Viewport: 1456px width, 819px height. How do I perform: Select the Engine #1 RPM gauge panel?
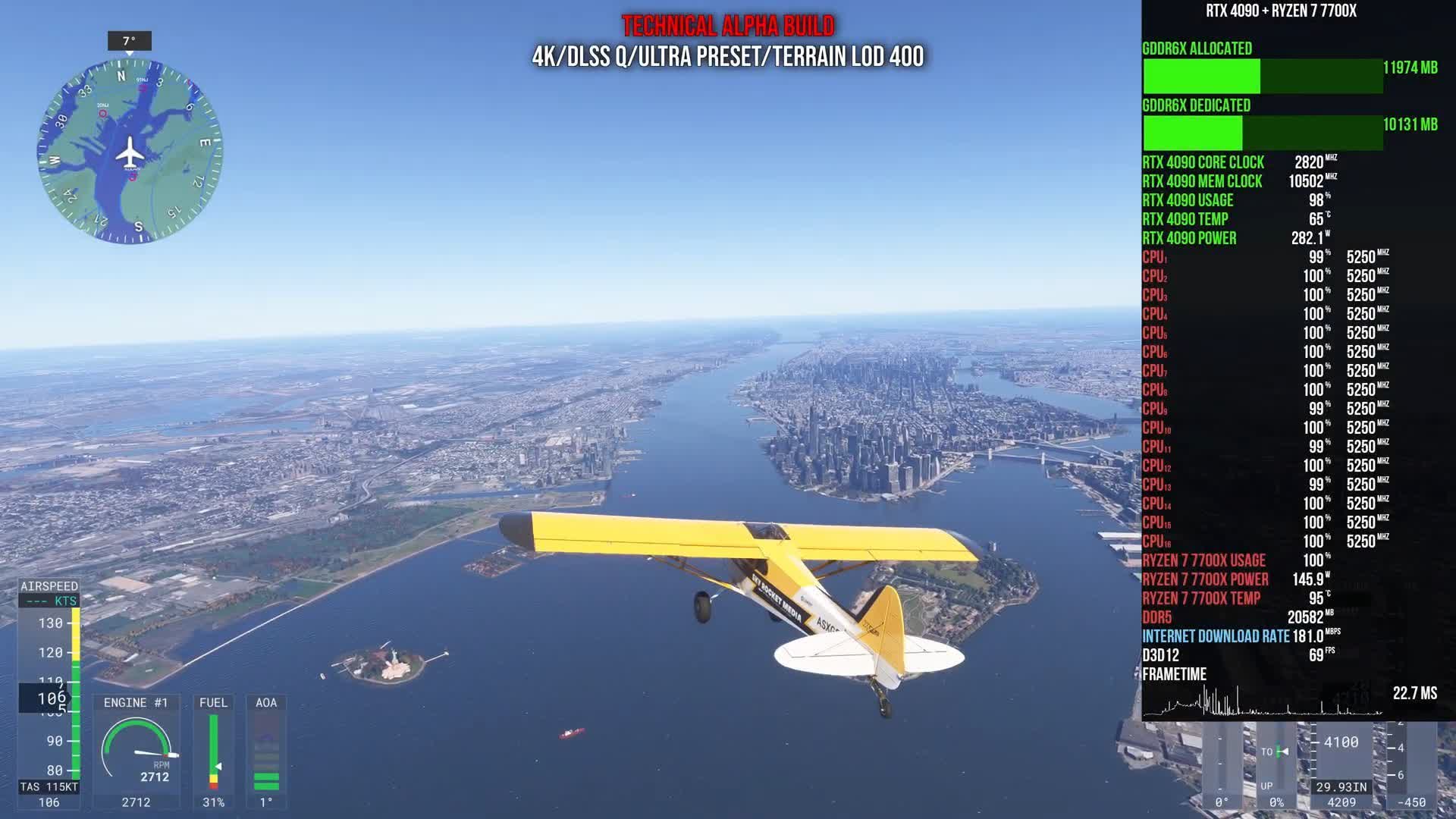tap(136, 751)
